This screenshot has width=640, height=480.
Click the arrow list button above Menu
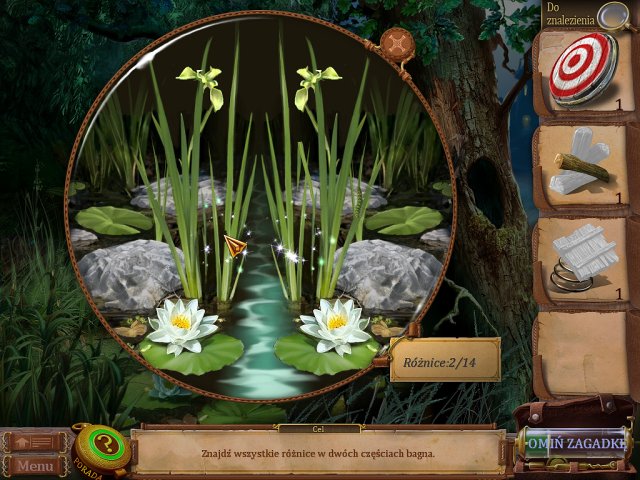(x=35, y=442)
